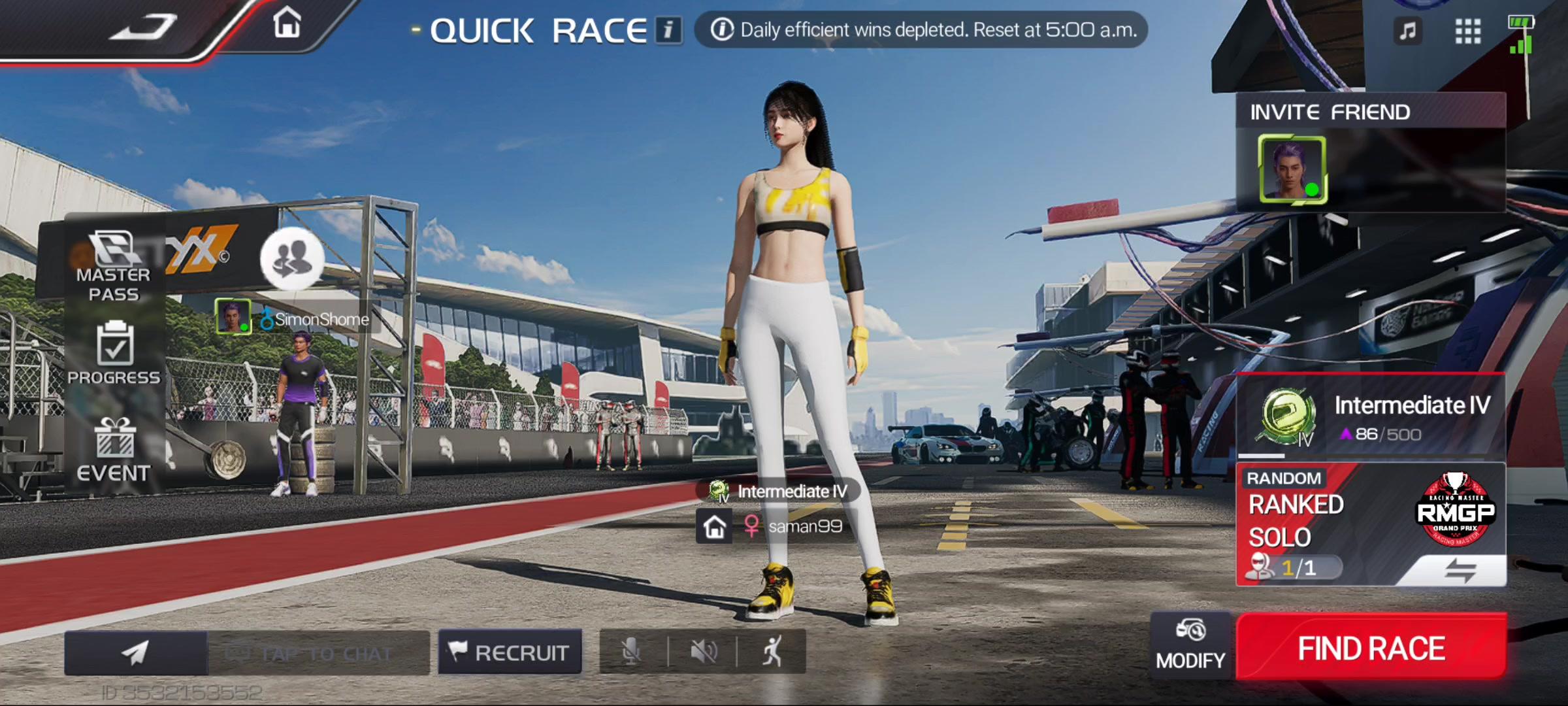The height and width of the screenshot is (706, 1568).
Task: Open Quick Race info button
Action: pos(668,30)
